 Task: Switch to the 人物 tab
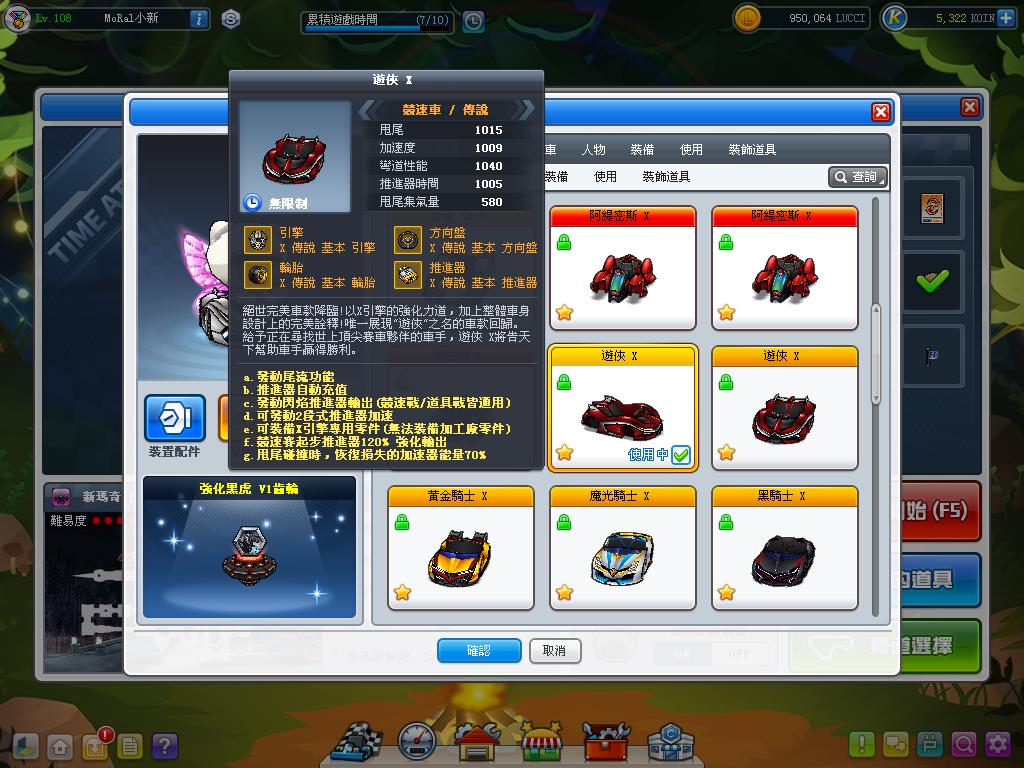(x=593, y=149)
